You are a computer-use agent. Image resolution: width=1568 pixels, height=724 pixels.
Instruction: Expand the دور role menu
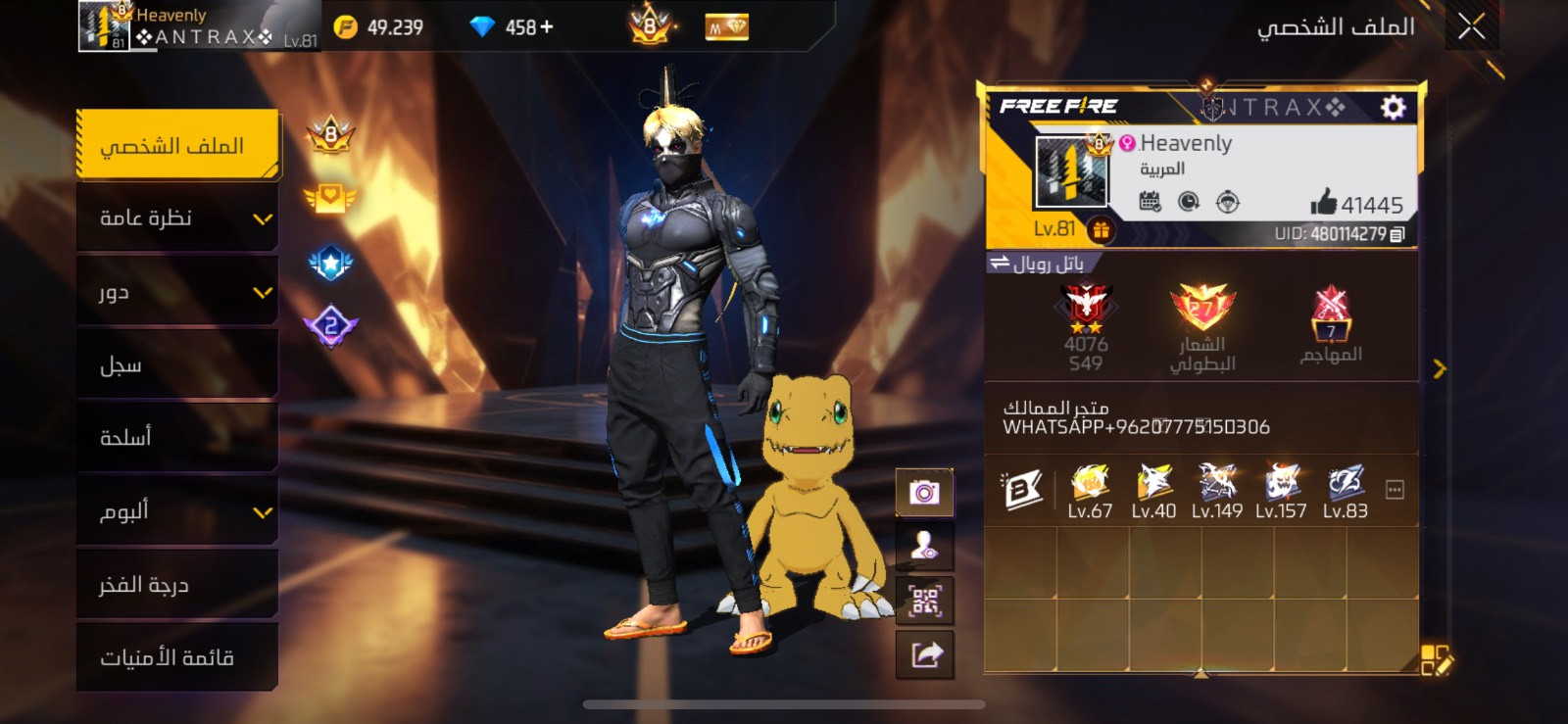click(177, 291)
